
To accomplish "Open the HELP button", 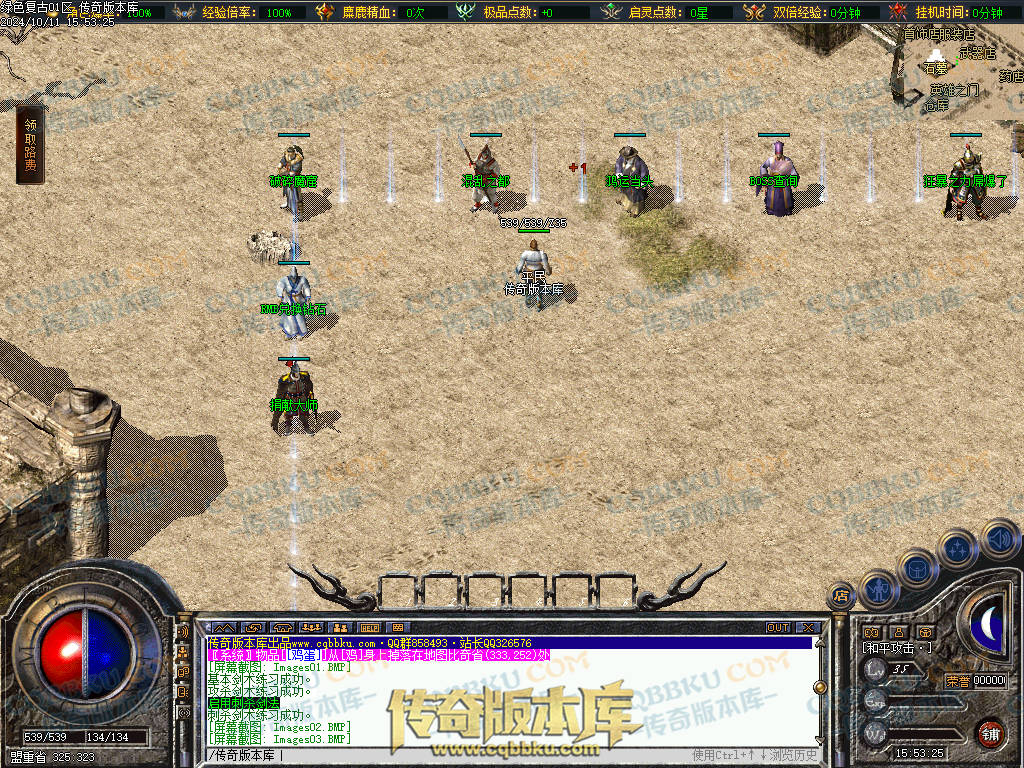I will point(369,627).
